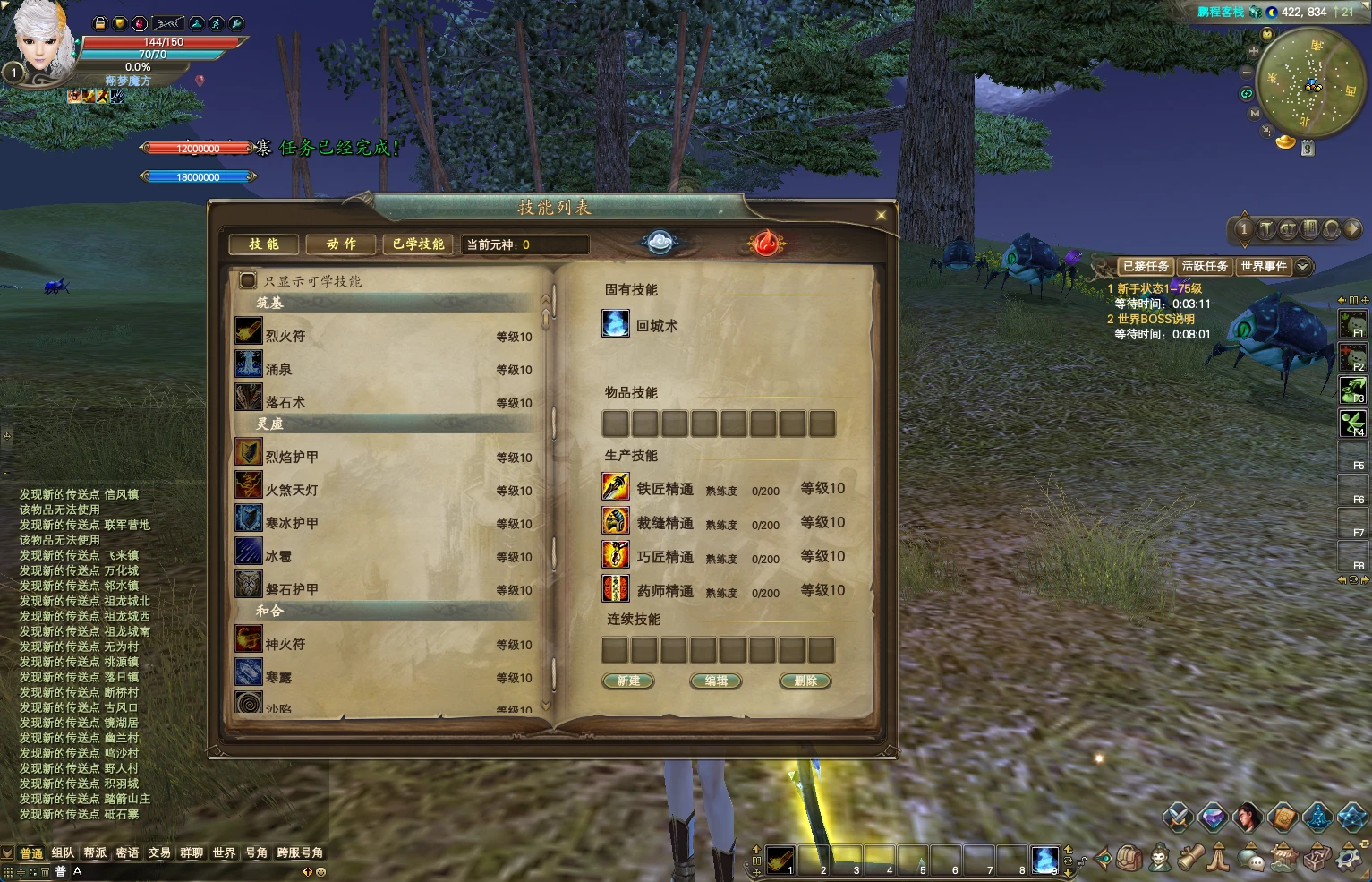Click the 新建 combo skill button
Screen dimensions: 1372x882
628,681
